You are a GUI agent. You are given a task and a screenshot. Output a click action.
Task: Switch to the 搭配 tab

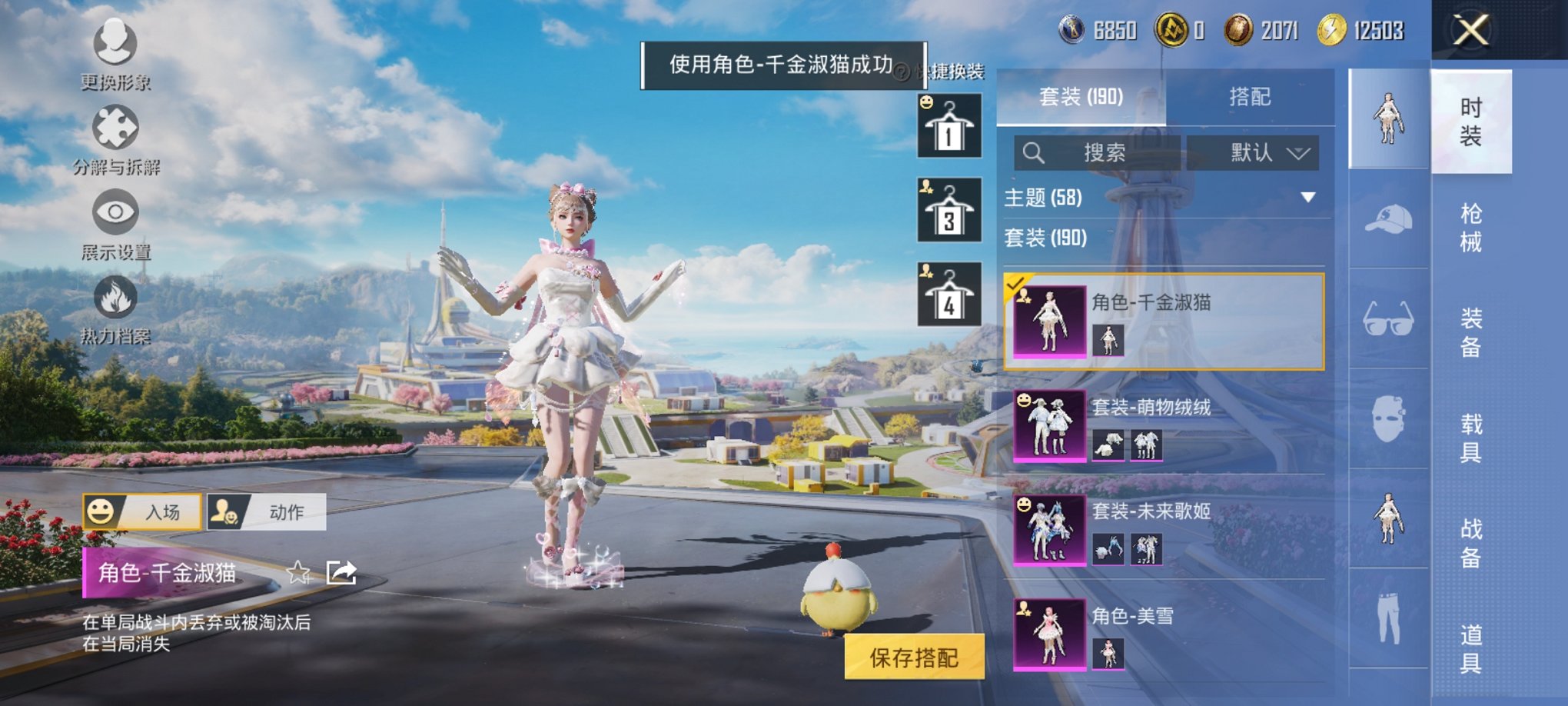[1251, 96]
